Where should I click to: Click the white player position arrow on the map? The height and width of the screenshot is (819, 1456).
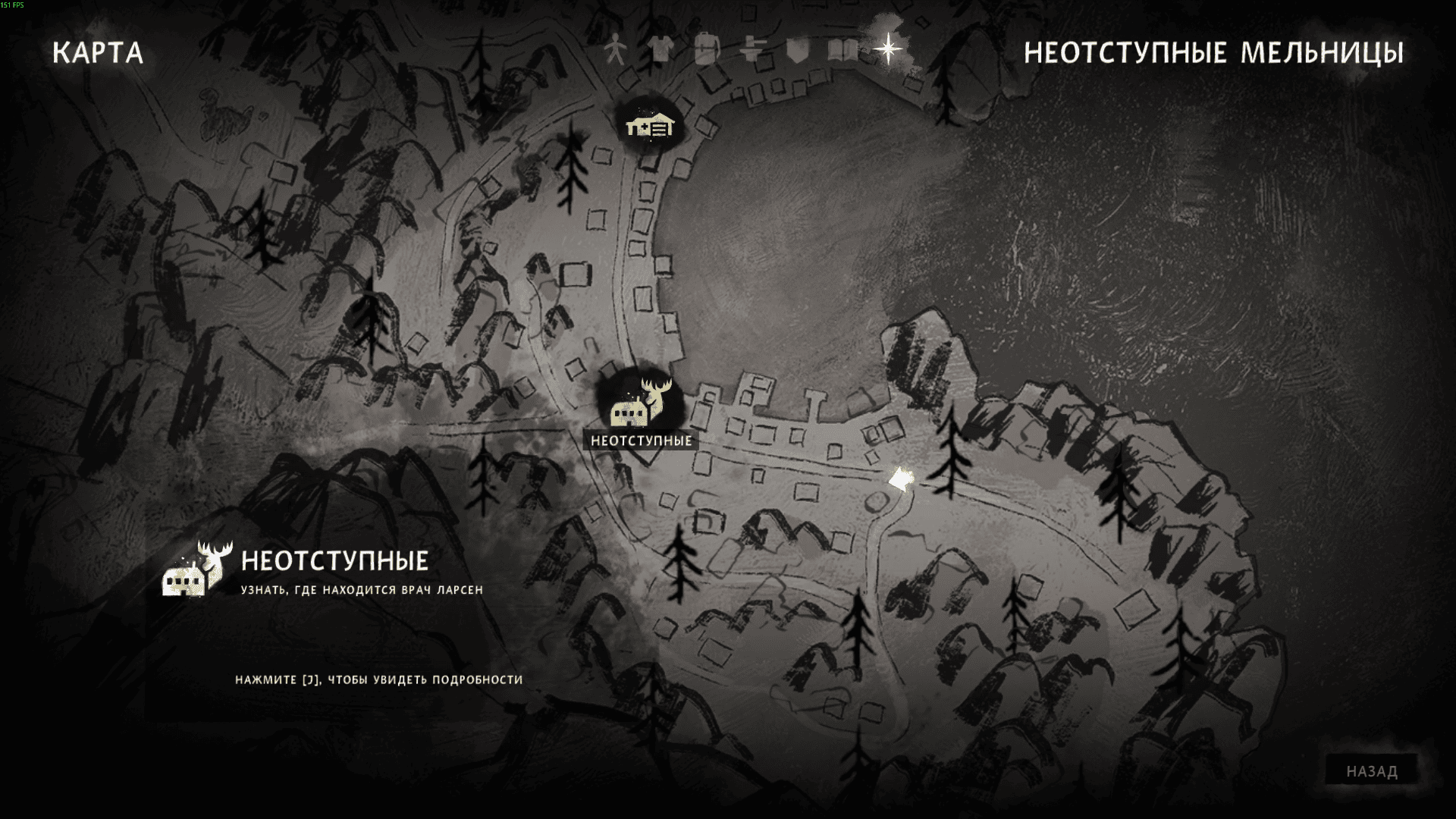901,480
